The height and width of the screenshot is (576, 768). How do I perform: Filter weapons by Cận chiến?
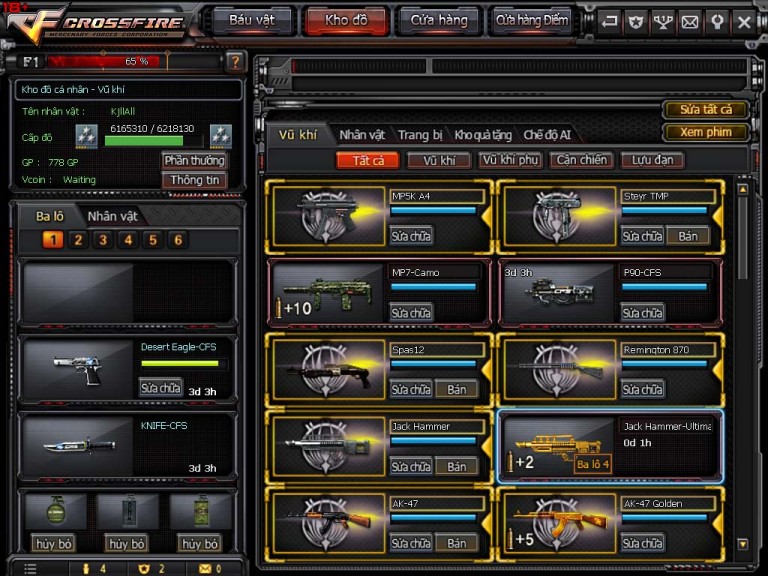coord(581,160)
